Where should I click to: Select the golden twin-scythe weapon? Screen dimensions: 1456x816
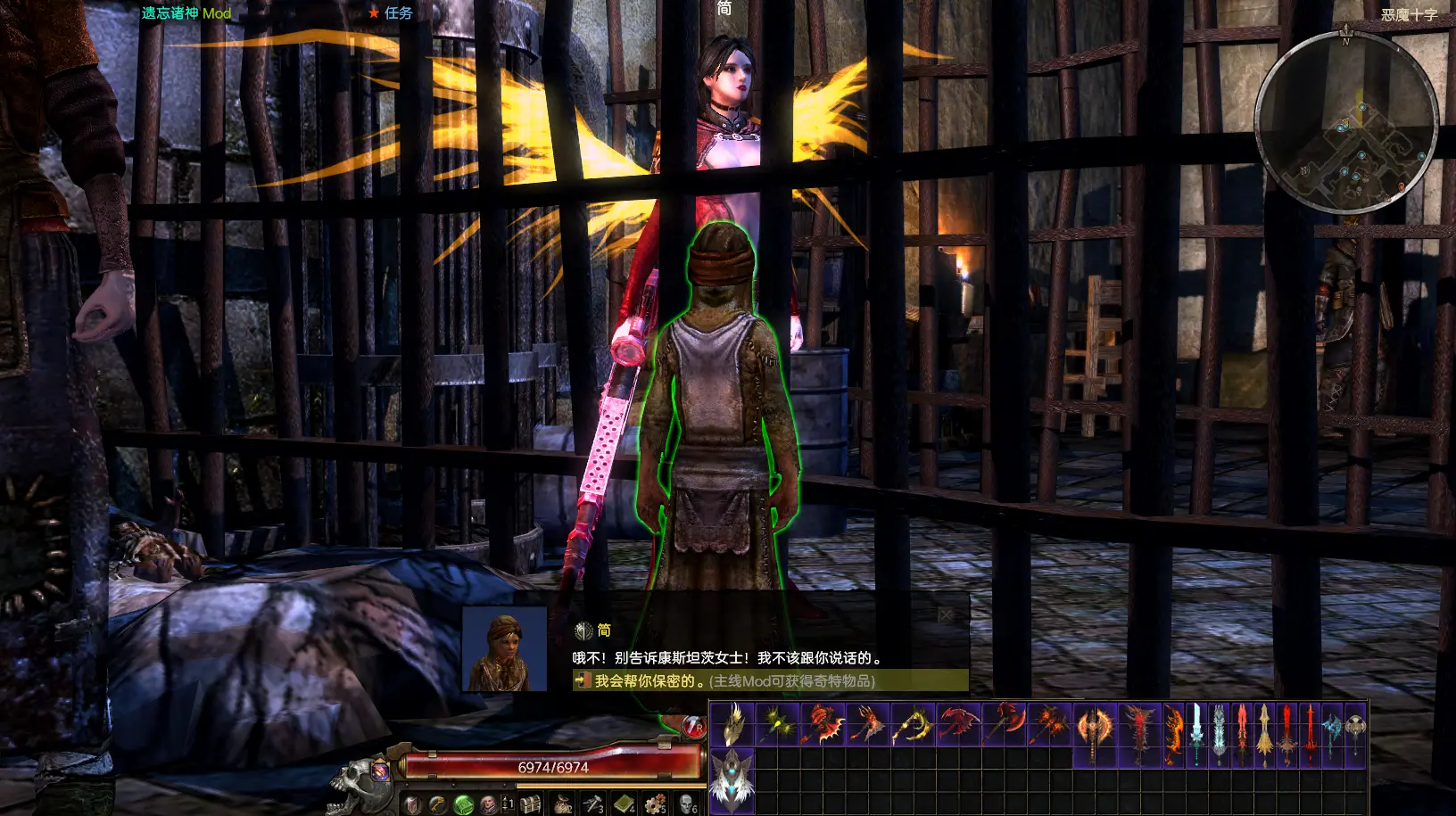click(x=911, y=723)
